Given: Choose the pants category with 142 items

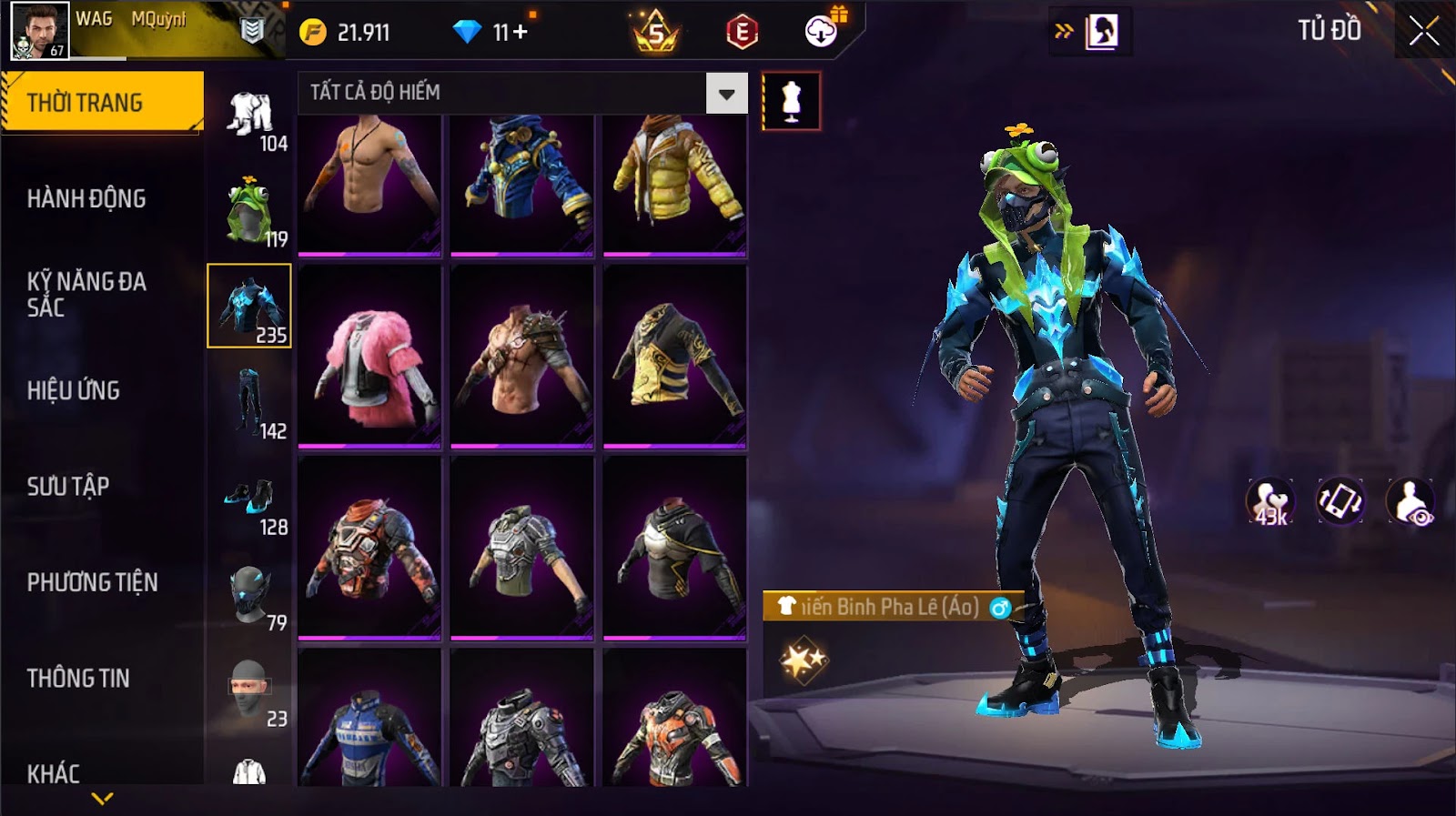Looking at the screenshot, I should (x=249, y=403).
